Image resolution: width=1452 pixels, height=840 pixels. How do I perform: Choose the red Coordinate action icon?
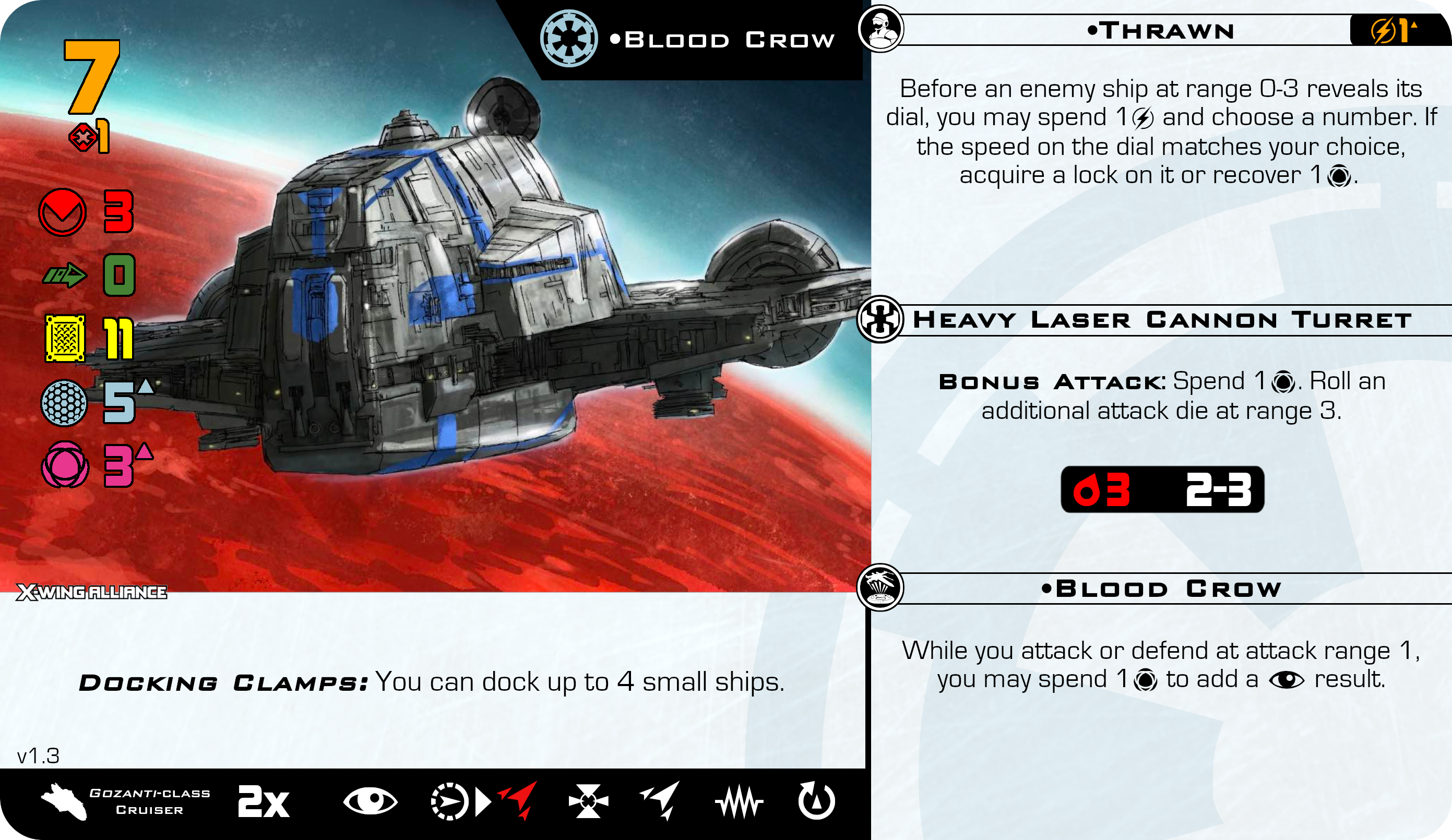(x=519, y=800)
